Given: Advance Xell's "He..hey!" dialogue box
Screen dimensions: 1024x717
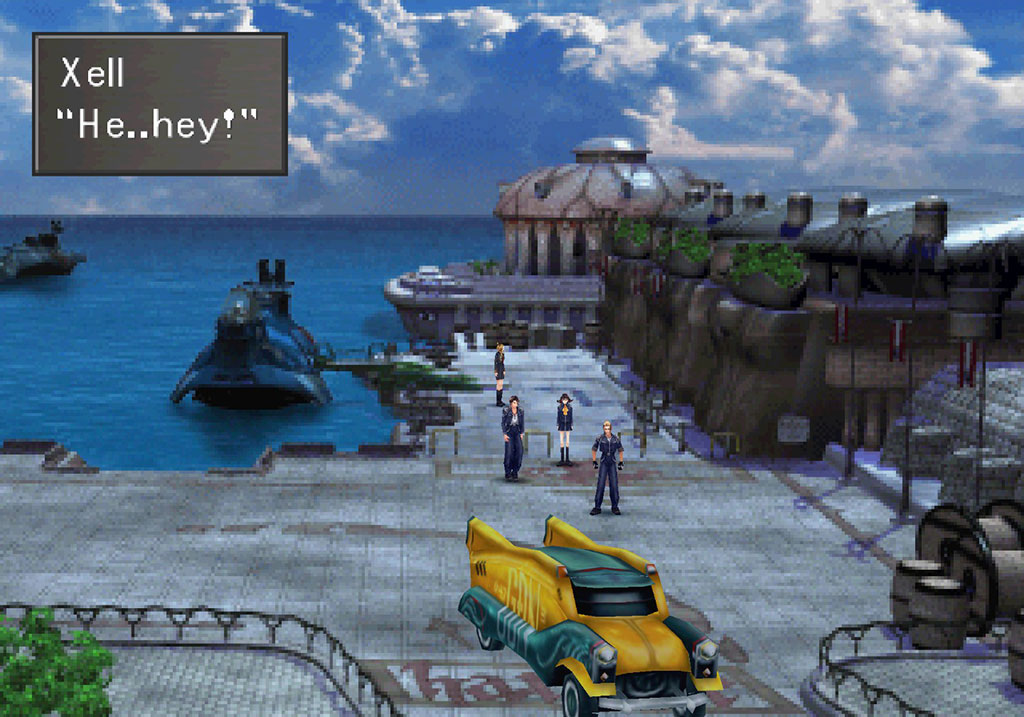Looking at the screenshot, I should click(x=160, y=103).
